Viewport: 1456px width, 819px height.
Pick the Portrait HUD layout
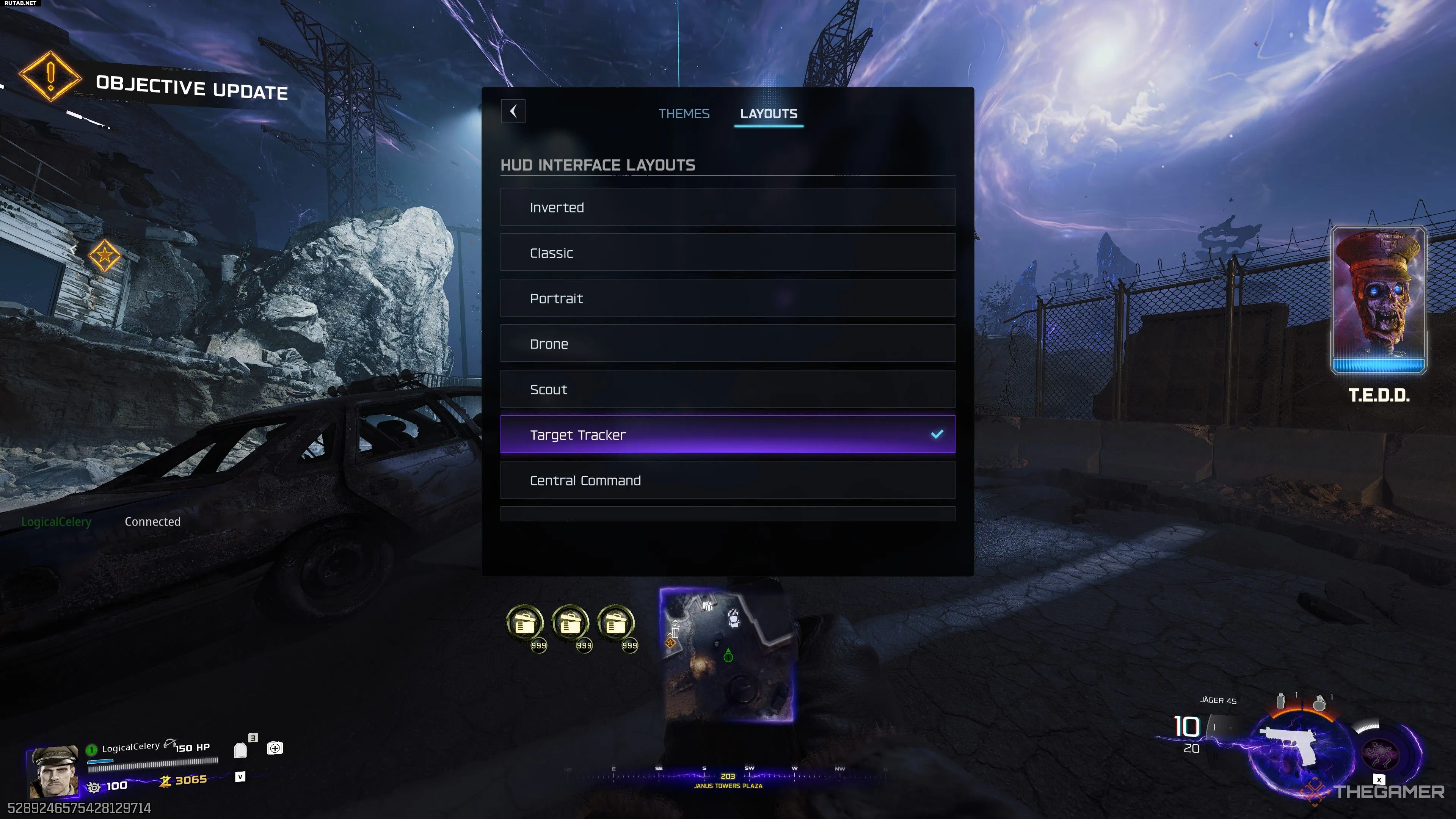[727, 298]
